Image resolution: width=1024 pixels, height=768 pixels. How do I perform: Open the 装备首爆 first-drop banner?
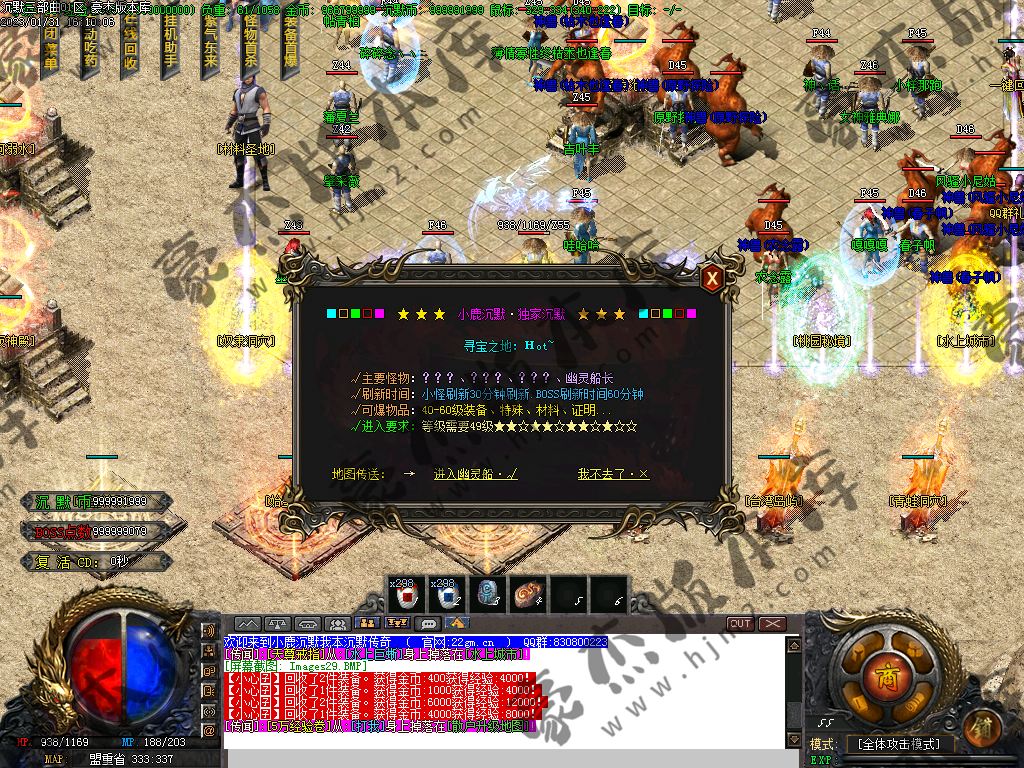290,46
